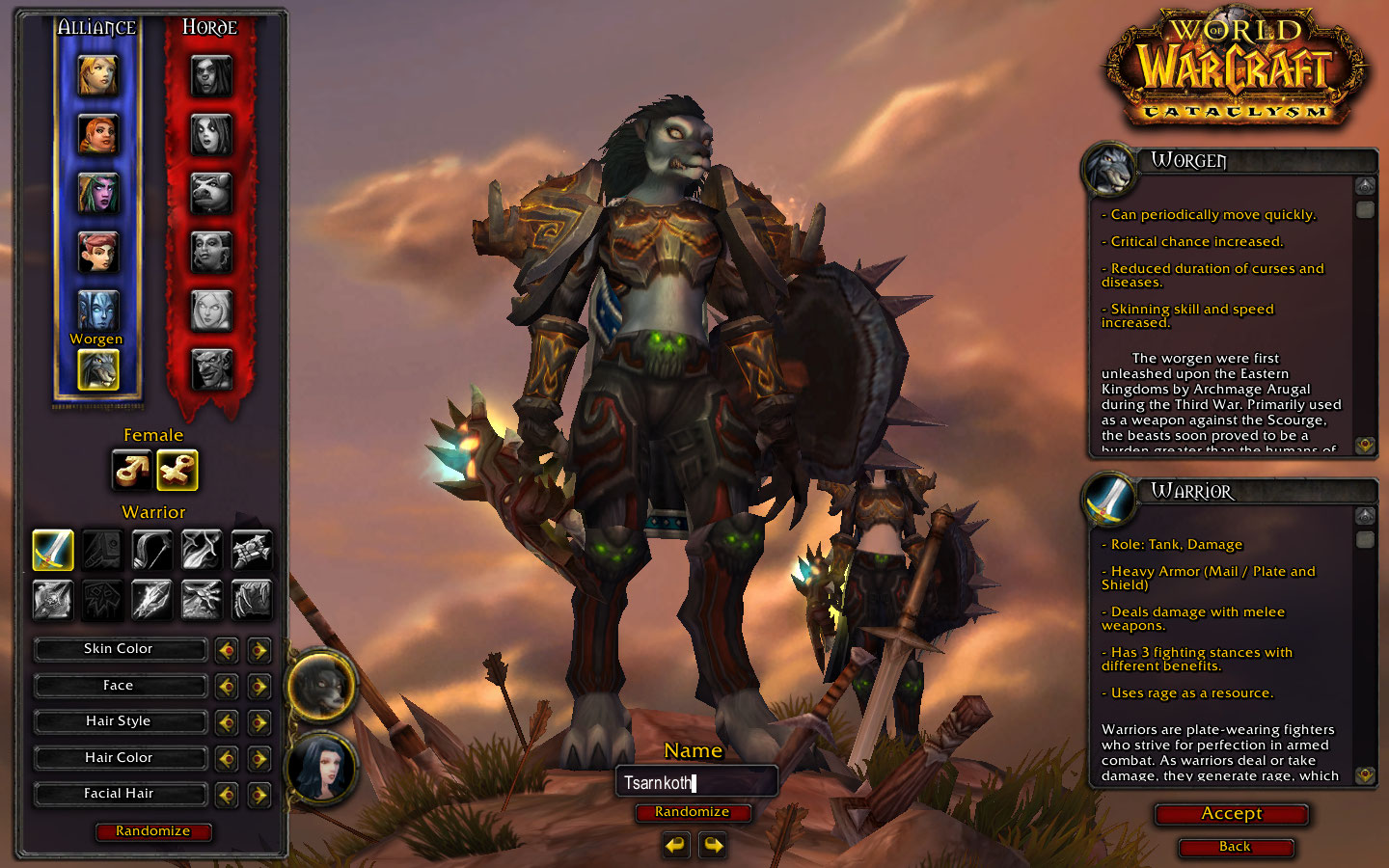Choose the Worgen race portrait
The image size is (1389, 868).
98,369
